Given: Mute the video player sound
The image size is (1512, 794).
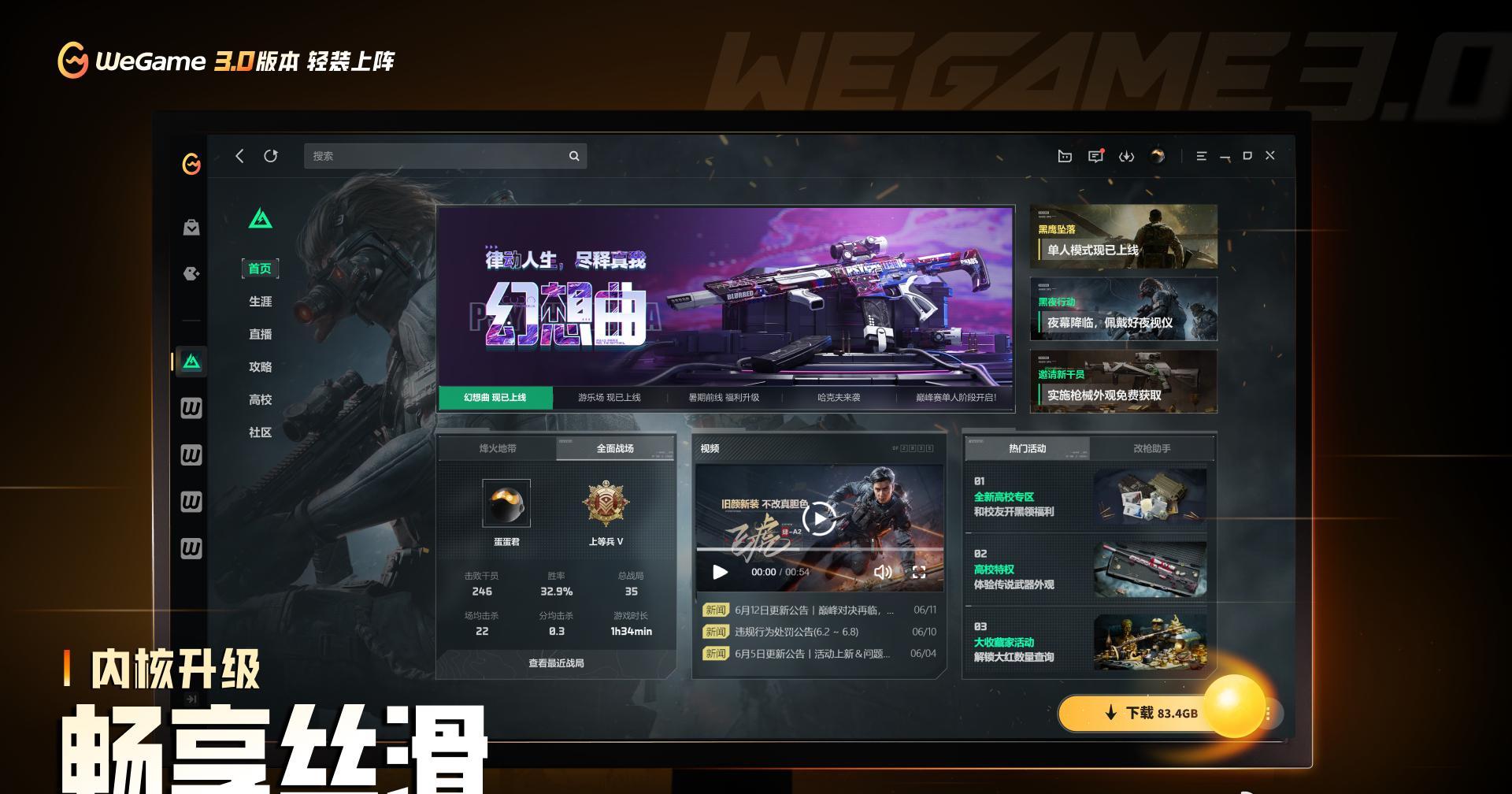Looking at the screenshot, I should (x=882, y=573).
